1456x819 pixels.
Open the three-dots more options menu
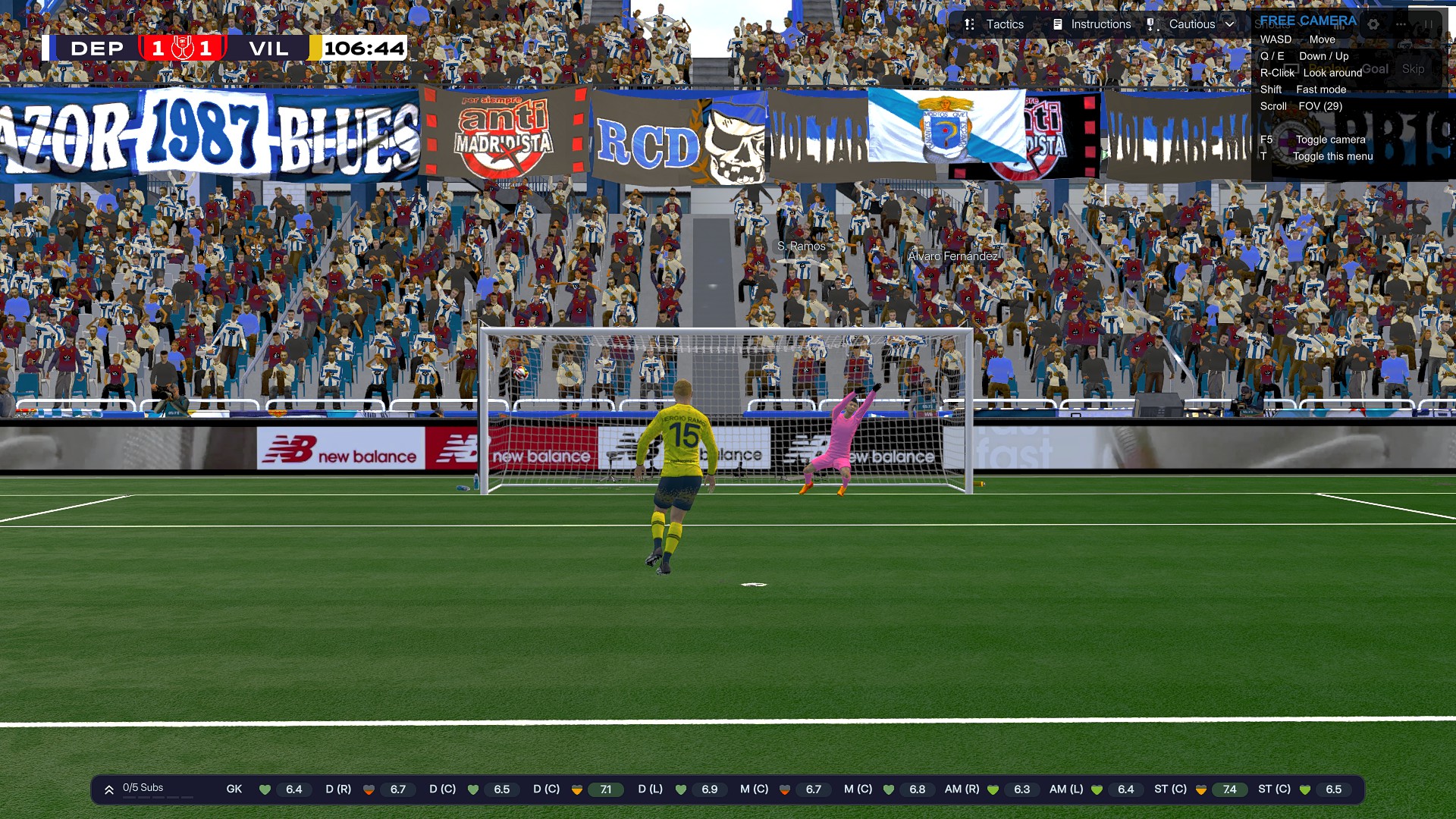pyautogui.click(x=1401, y=24)
